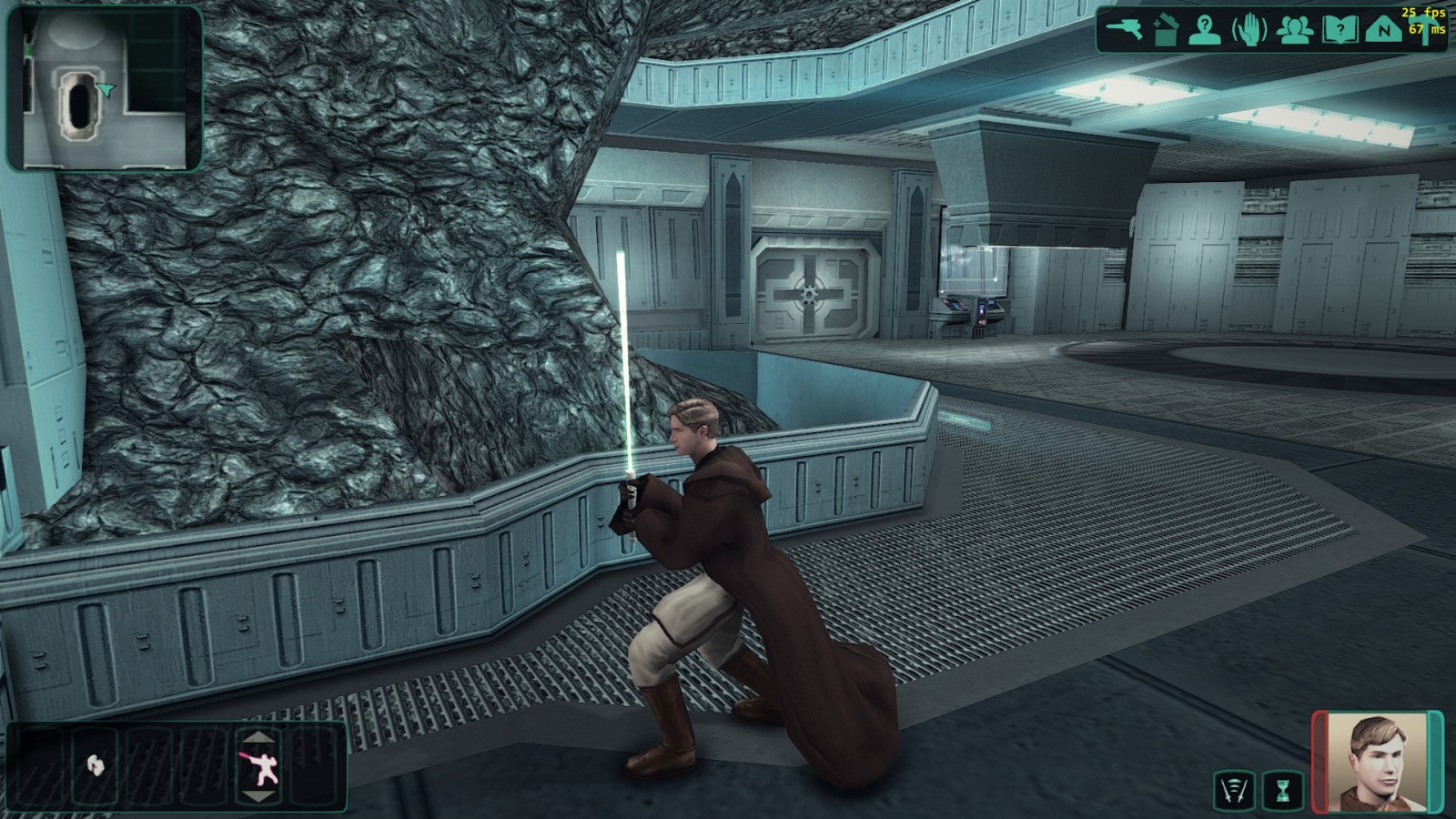Use the item in the action bar
This screenshot has height=819, width=1456.
coord(95,765)
